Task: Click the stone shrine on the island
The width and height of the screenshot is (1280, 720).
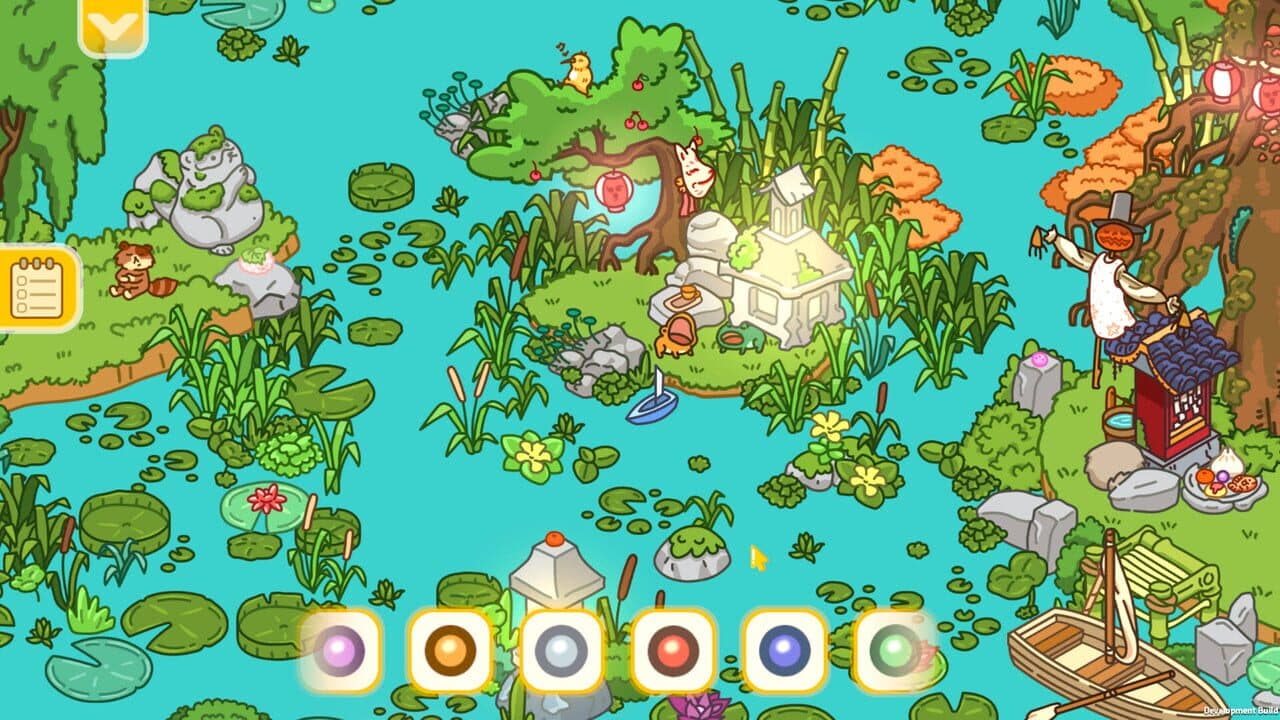Action: [790, 270]
